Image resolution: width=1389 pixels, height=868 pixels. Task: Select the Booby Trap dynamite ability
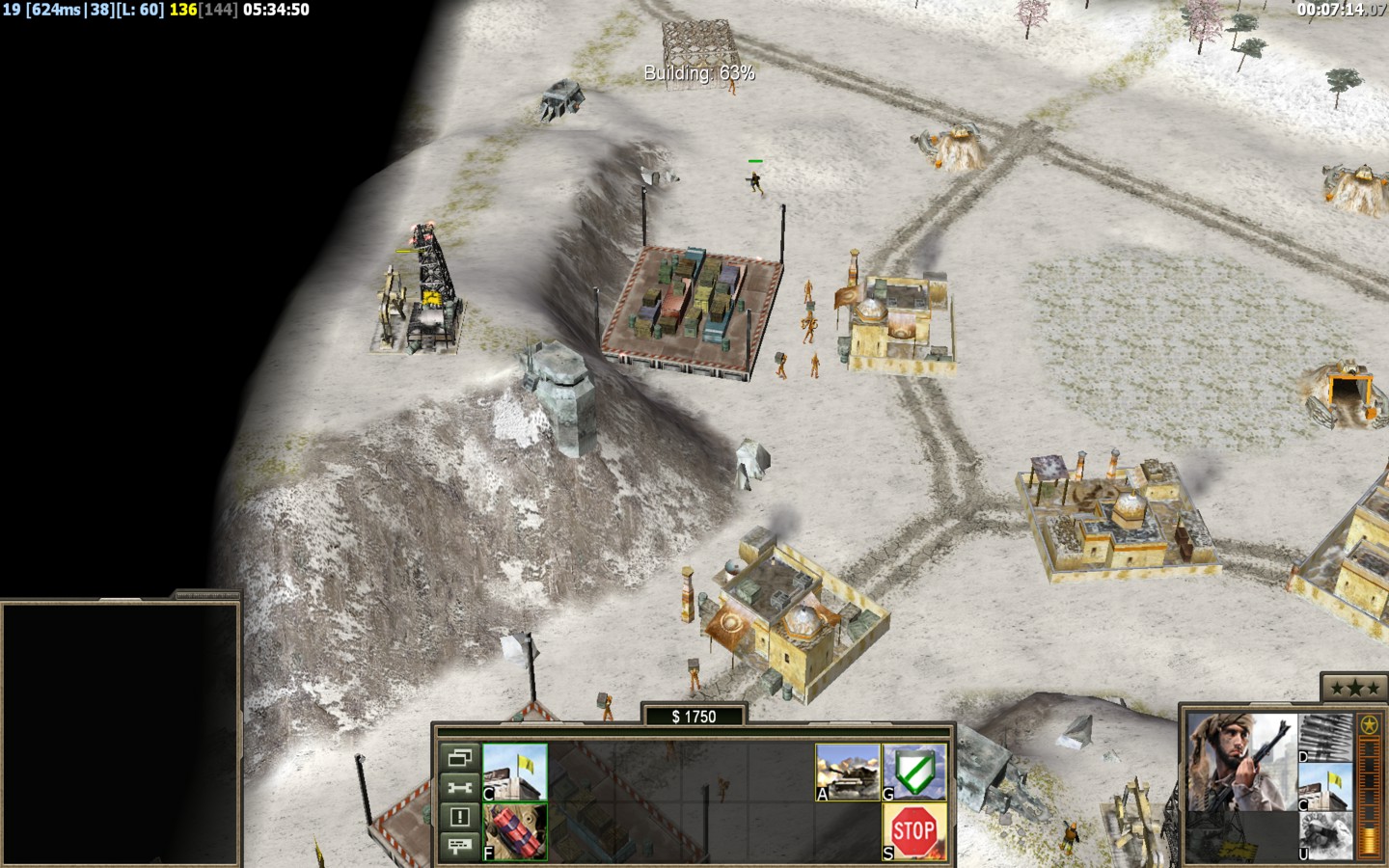(515, 830)
